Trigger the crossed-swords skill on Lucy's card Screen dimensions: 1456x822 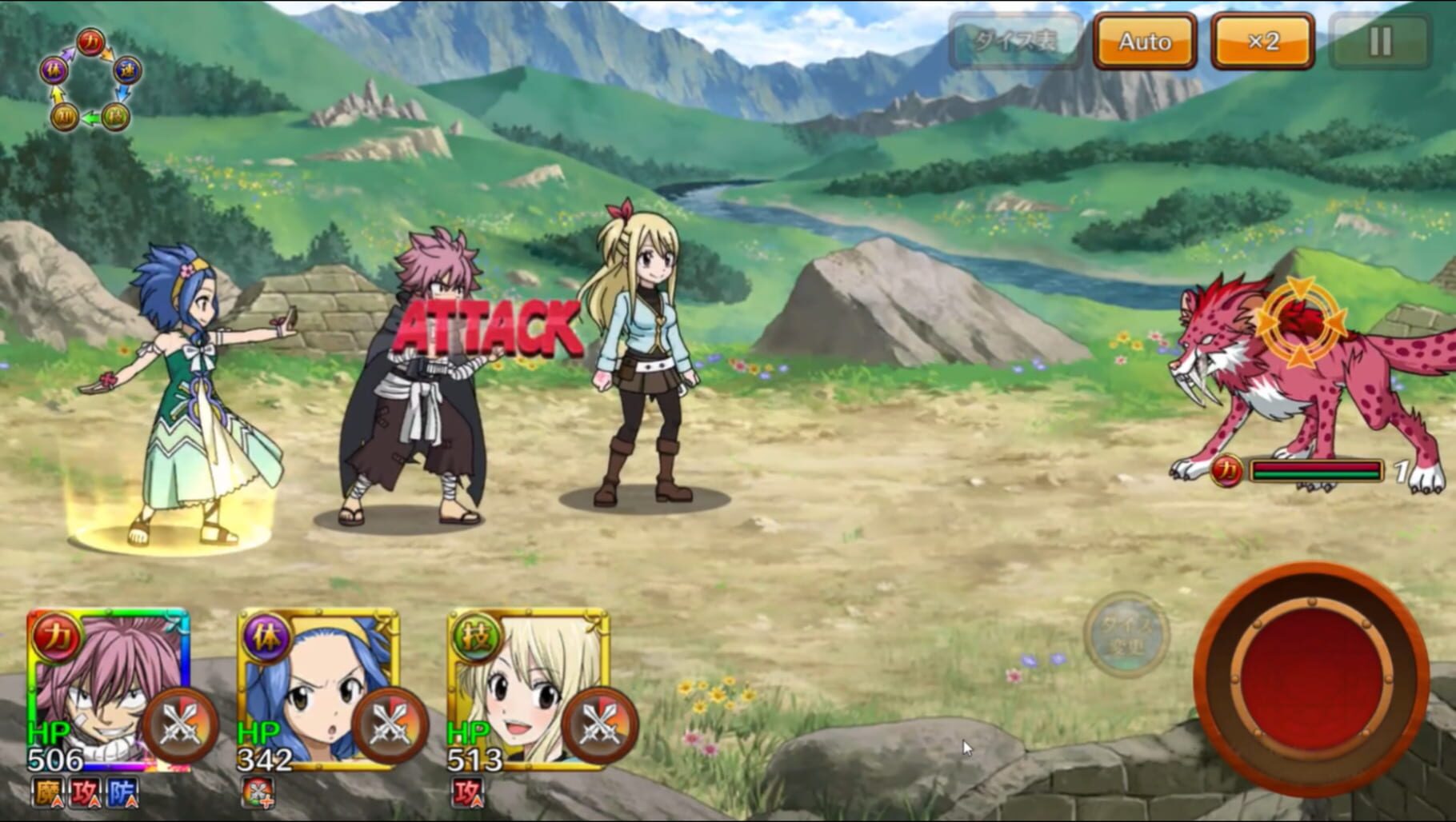(x=600, y=726)
